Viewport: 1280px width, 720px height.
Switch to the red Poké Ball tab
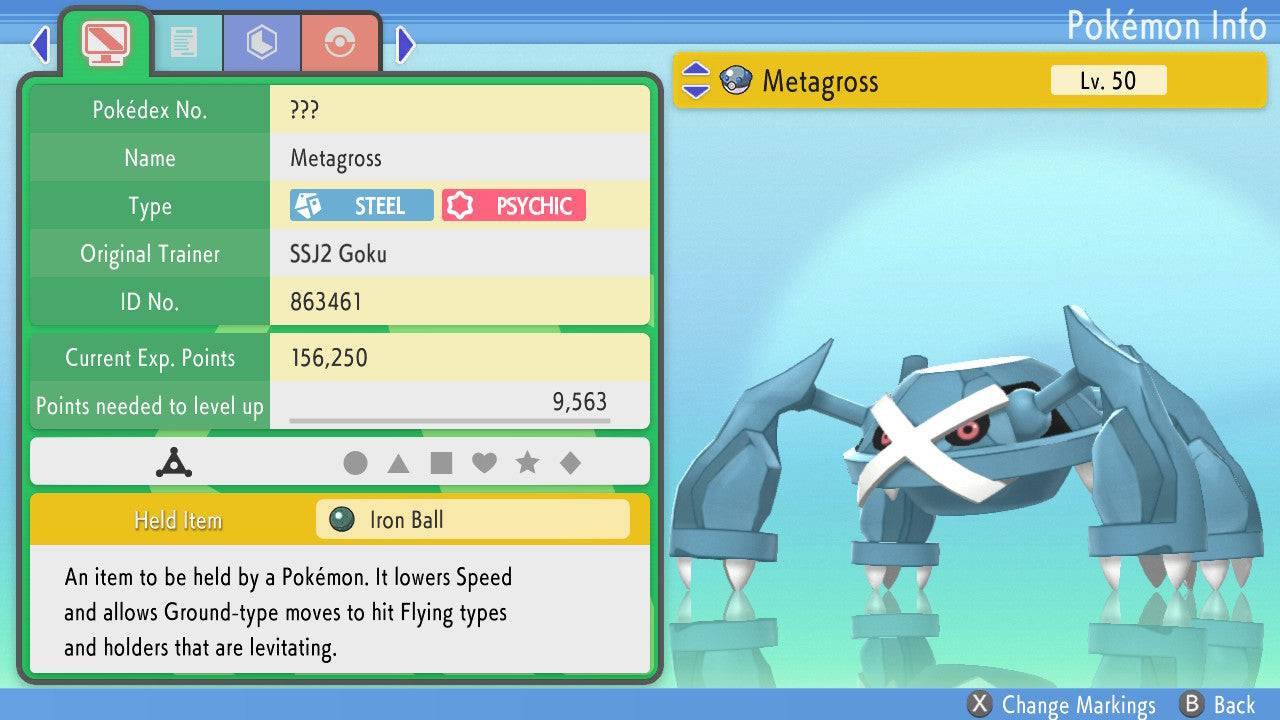pyautogui.click(x=340, y=43)
